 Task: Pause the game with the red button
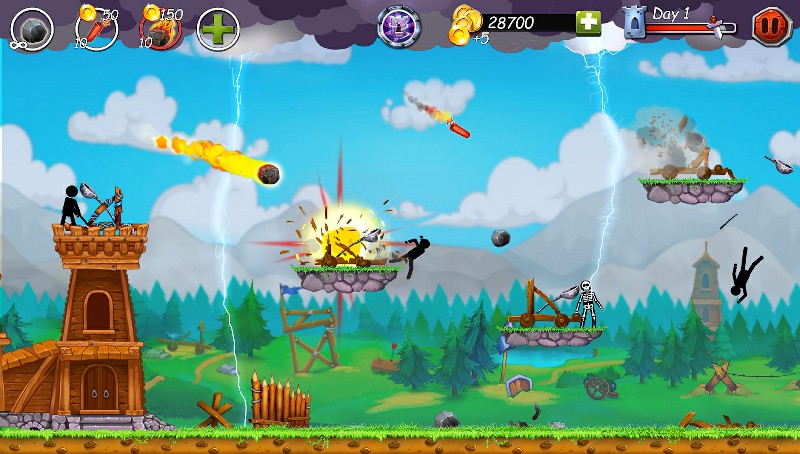point(771,25)
